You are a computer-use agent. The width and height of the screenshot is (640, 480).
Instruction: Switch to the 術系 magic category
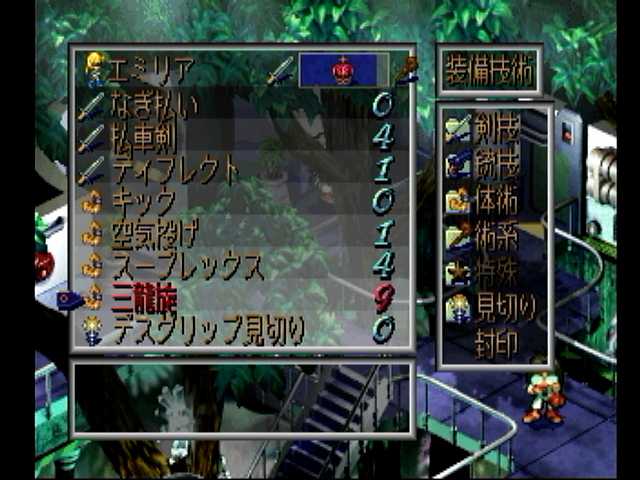(x=496, y=236)
